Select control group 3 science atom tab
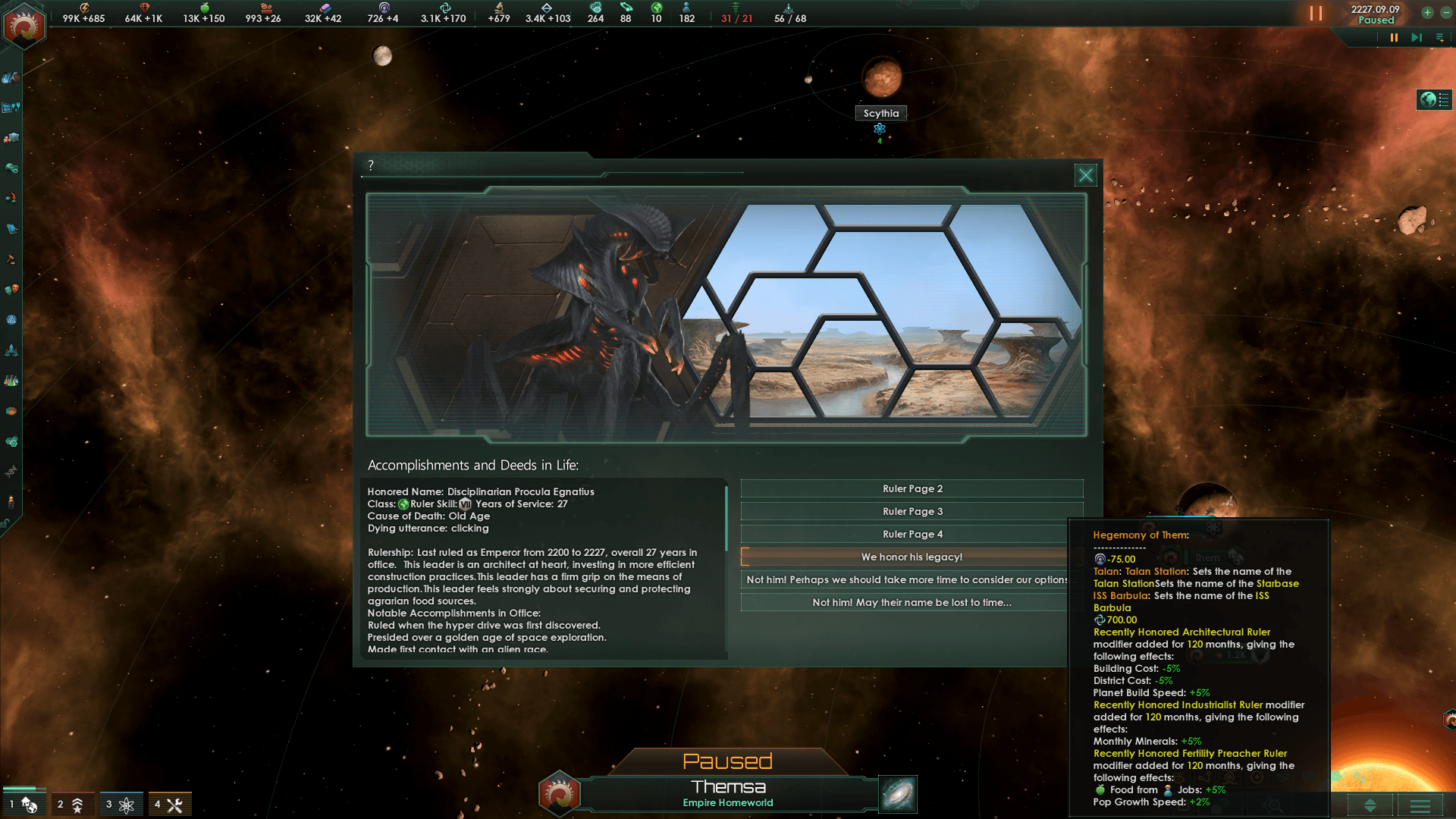The height and width of the screenshot is (819, 1456). pyautogui.click(x=120, y=805)
